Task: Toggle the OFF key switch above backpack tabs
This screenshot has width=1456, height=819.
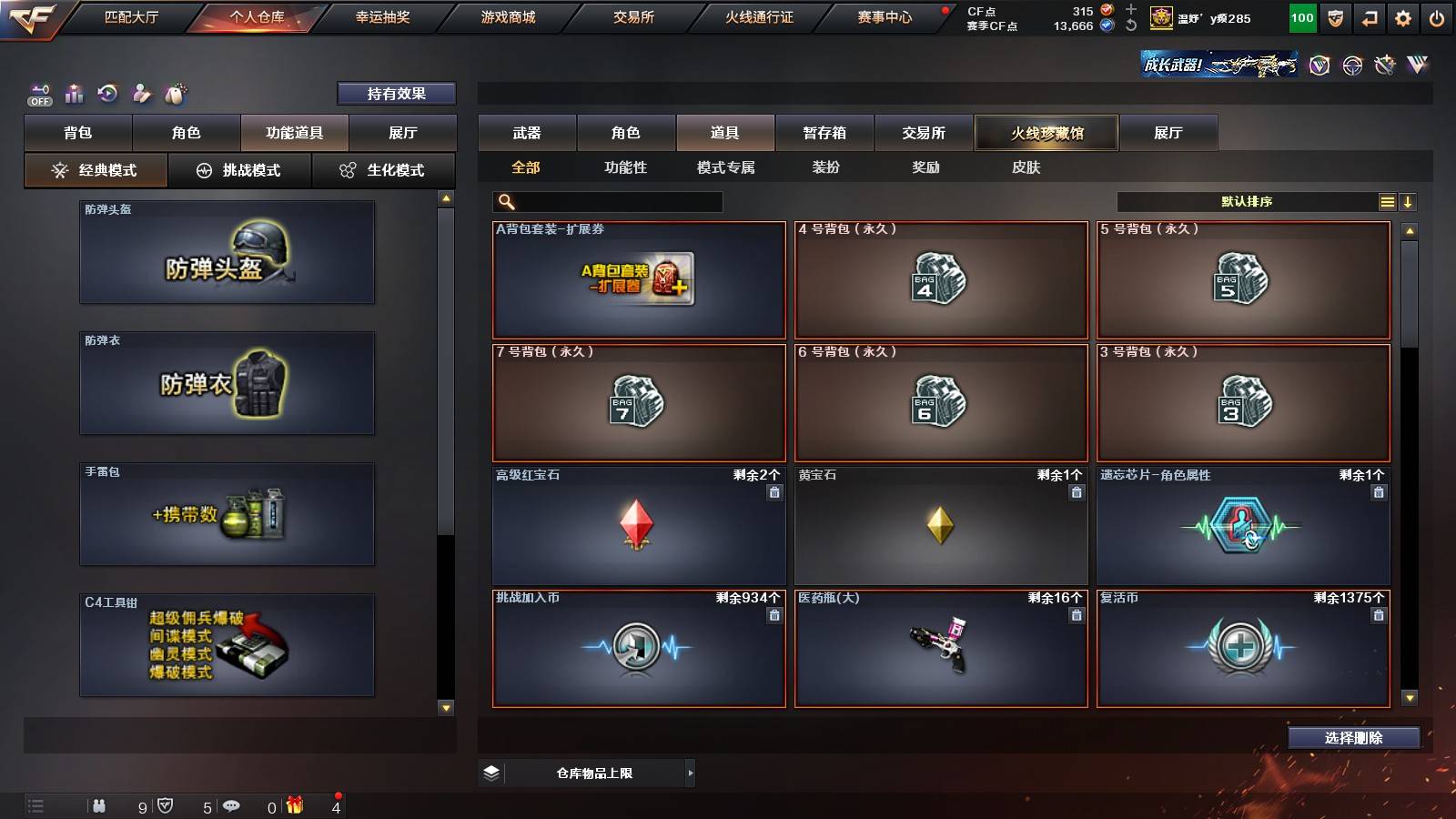Action: coord(38,94)
